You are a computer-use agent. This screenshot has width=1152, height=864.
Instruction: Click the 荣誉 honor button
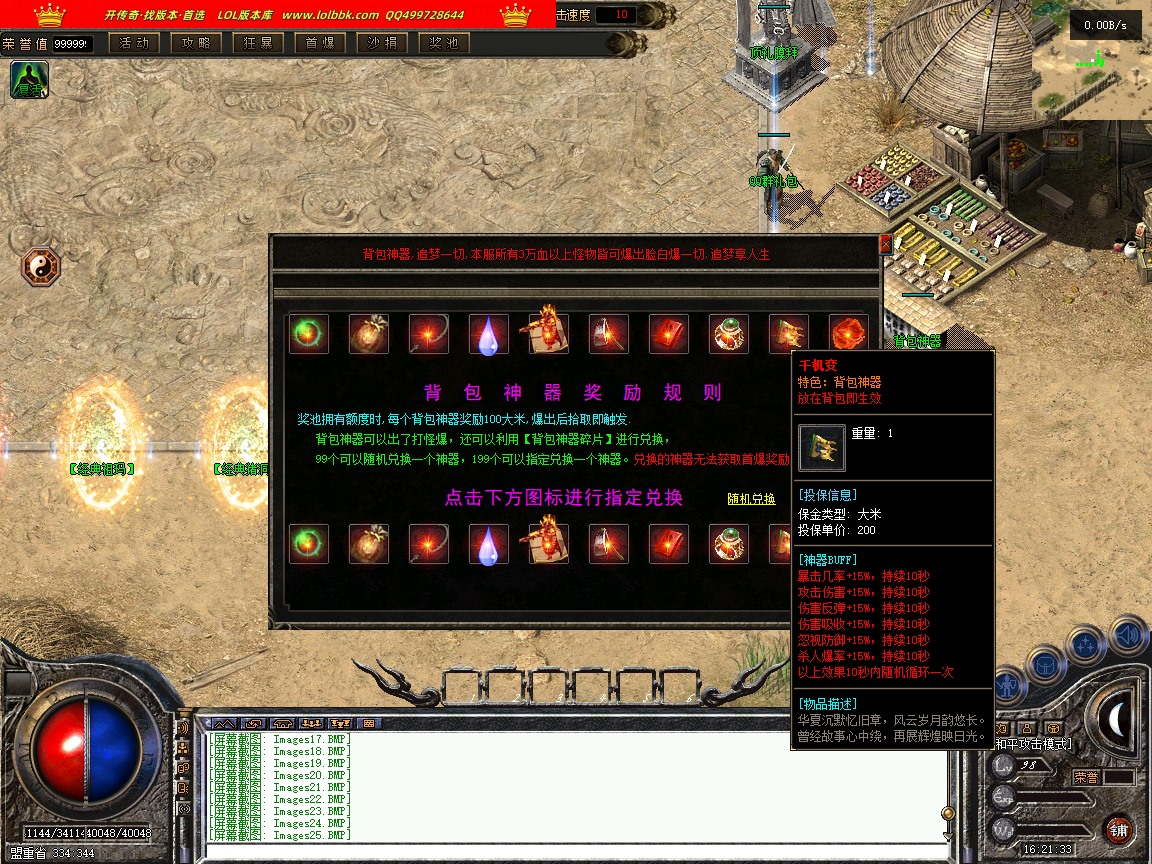(x=1087, y=776)
